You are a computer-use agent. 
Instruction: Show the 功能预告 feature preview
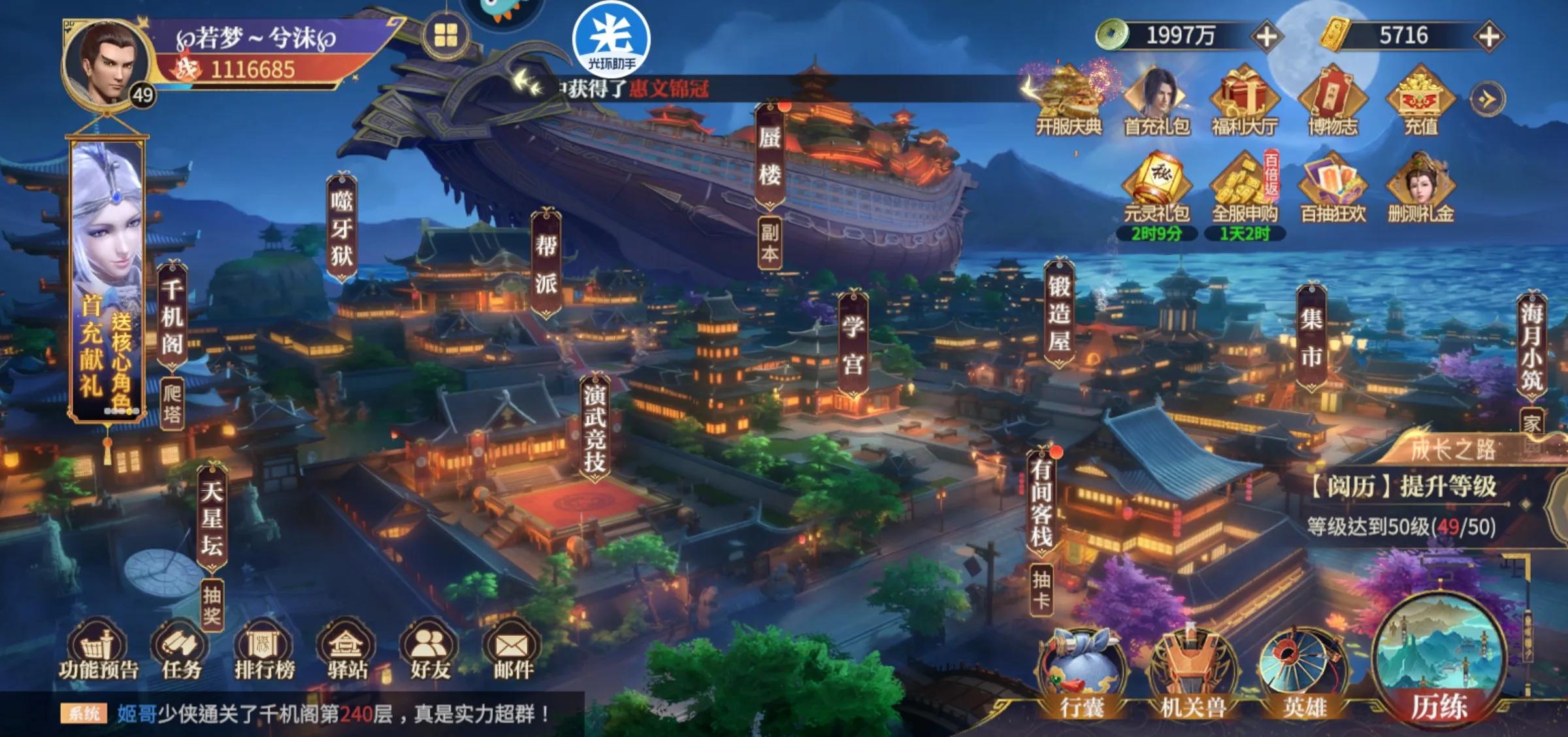[99, 650]
